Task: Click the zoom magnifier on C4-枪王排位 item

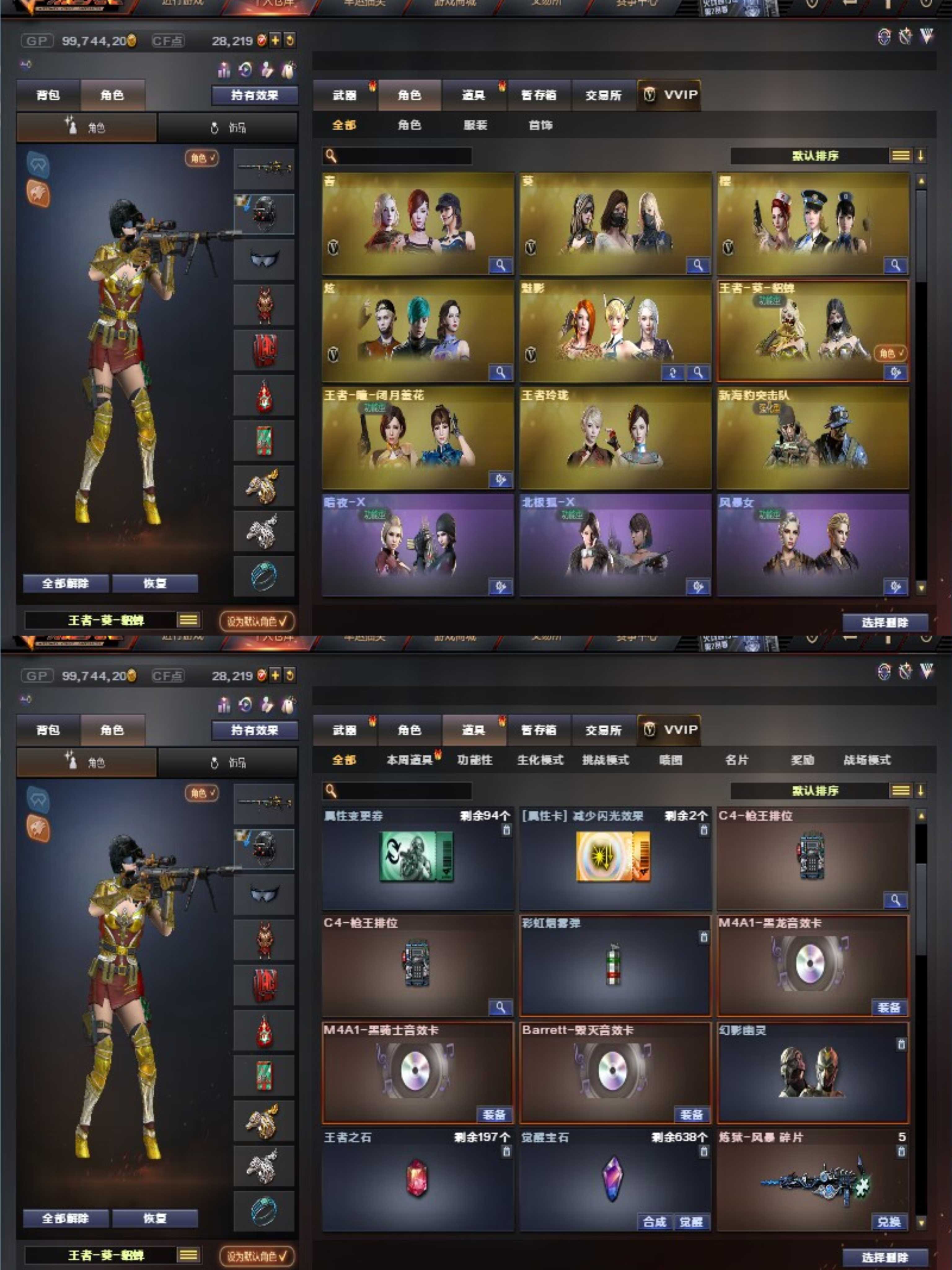Action: coord(896,899)
